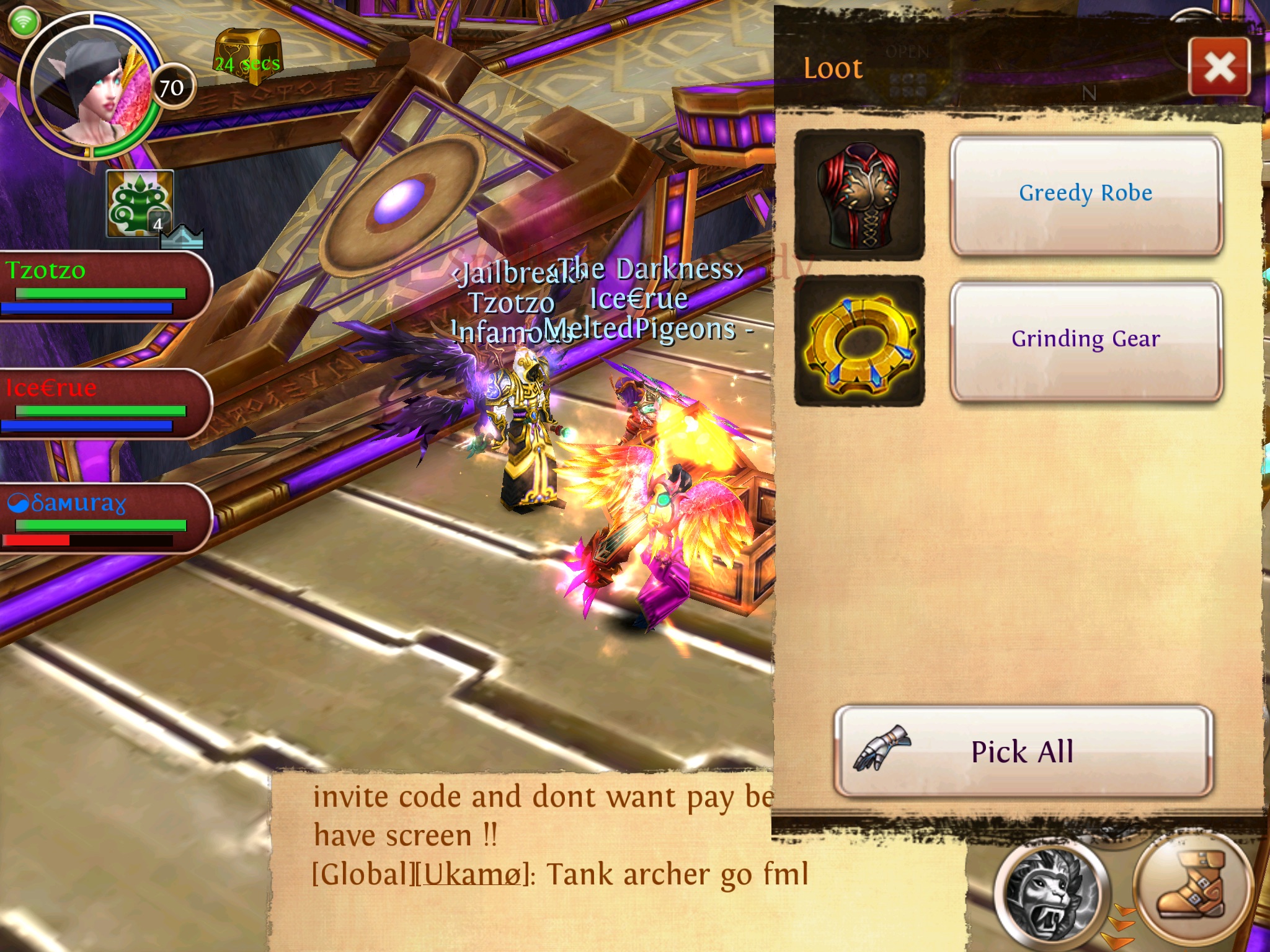Select the golden Grinding Gear icon

tap(859, 341)
